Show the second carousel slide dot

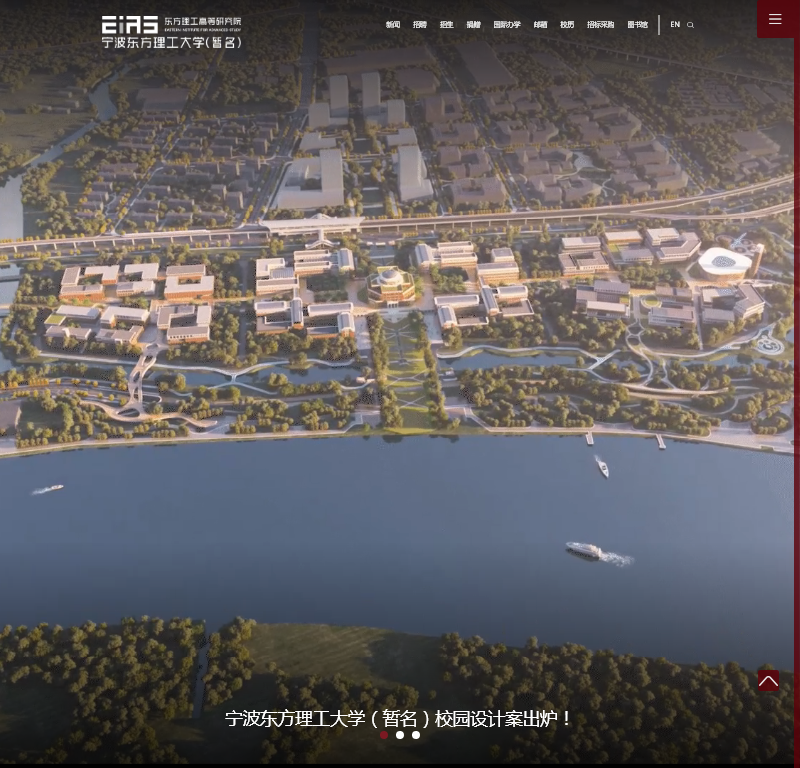pos(400,735)
